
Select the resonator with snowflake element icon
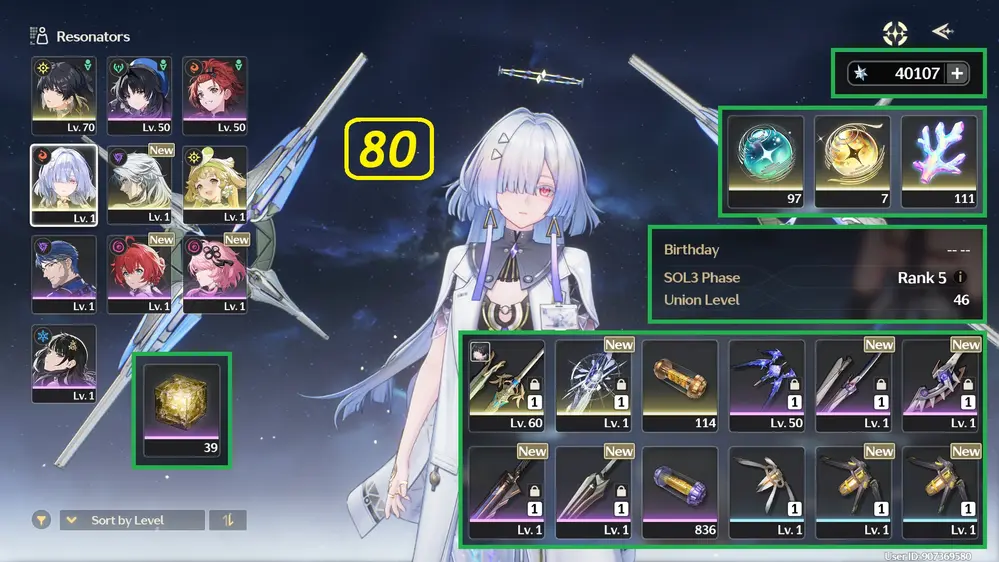tap(64, 362)
